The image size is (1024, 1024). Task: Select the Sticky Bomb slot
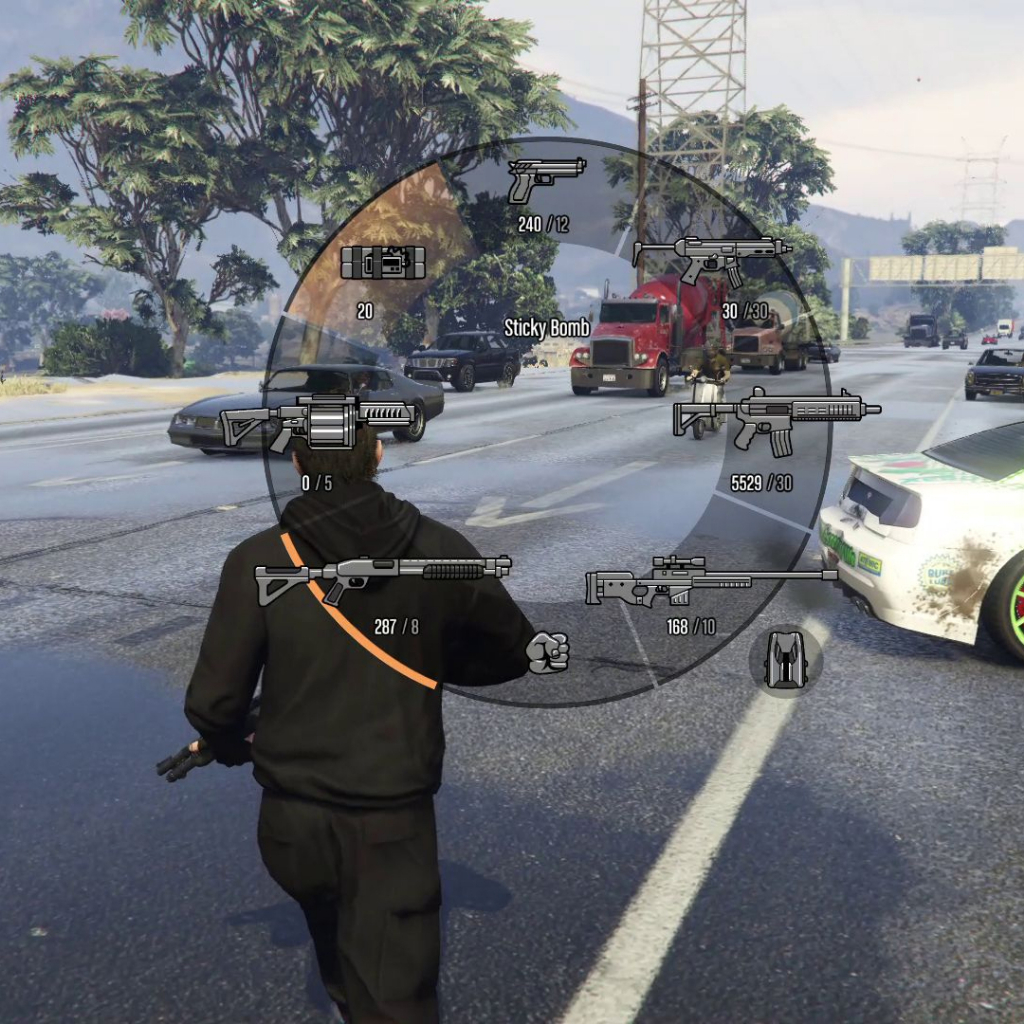click(x=383, y=262)
